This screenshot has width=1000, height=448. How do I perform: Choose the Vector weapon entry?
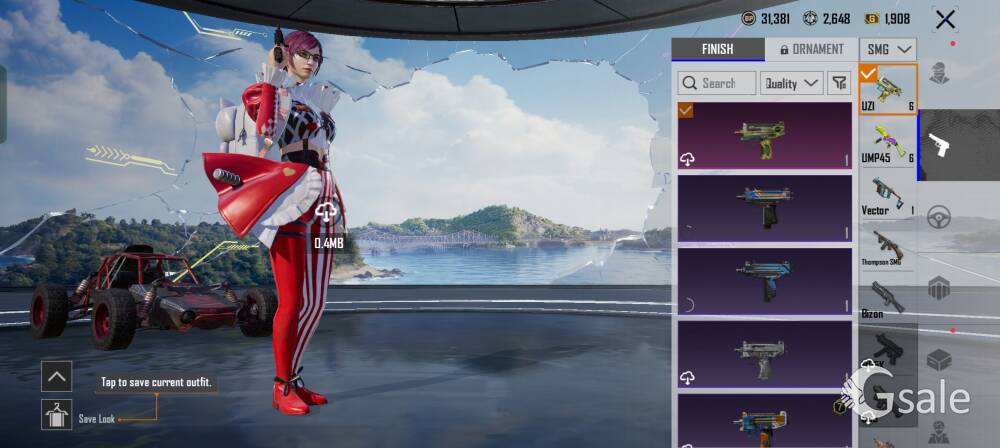pos(888,194)
